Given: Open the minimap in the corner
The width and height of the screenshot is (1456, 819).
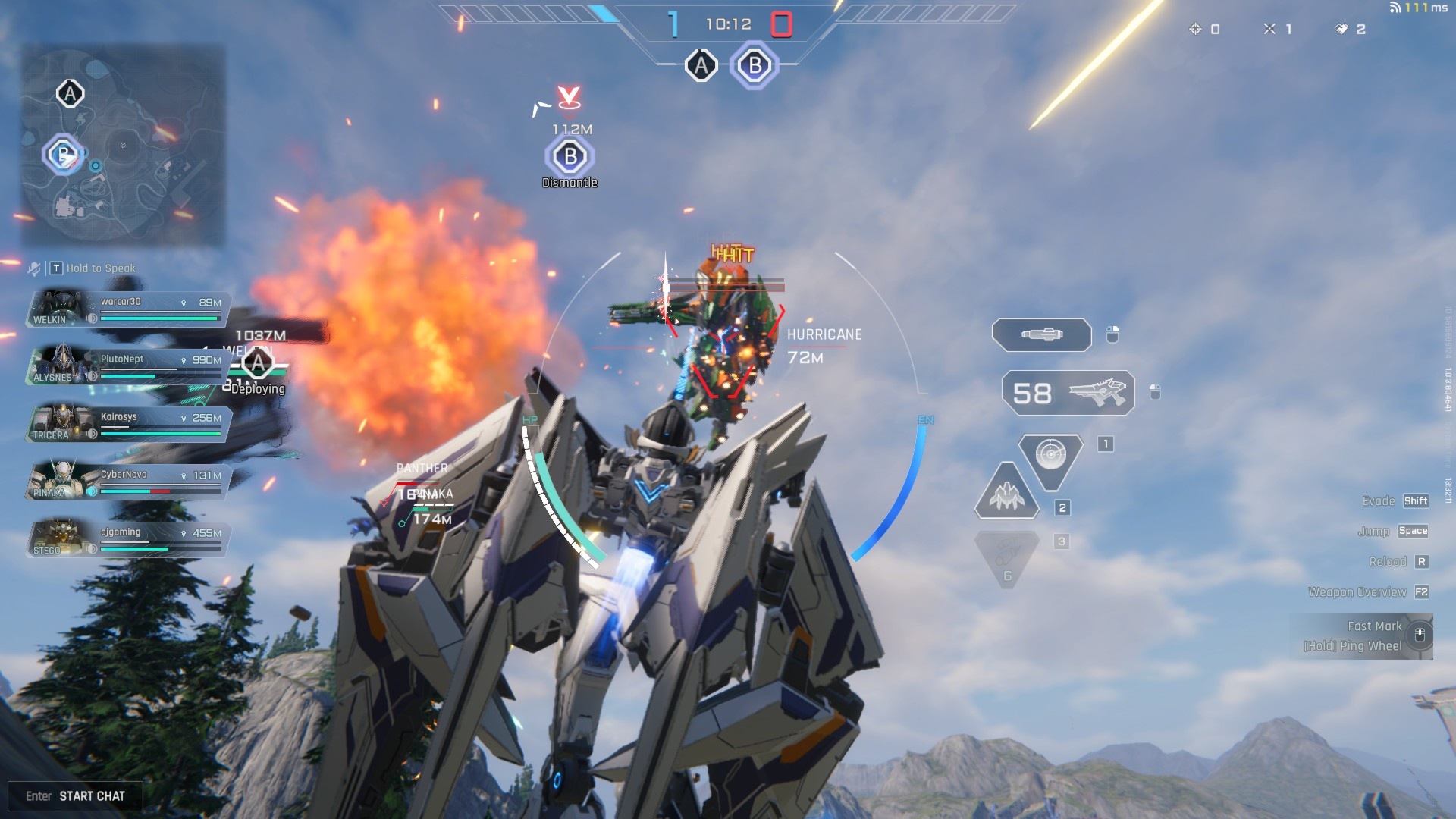Looking at the screenshot, I should pos(123,146).
